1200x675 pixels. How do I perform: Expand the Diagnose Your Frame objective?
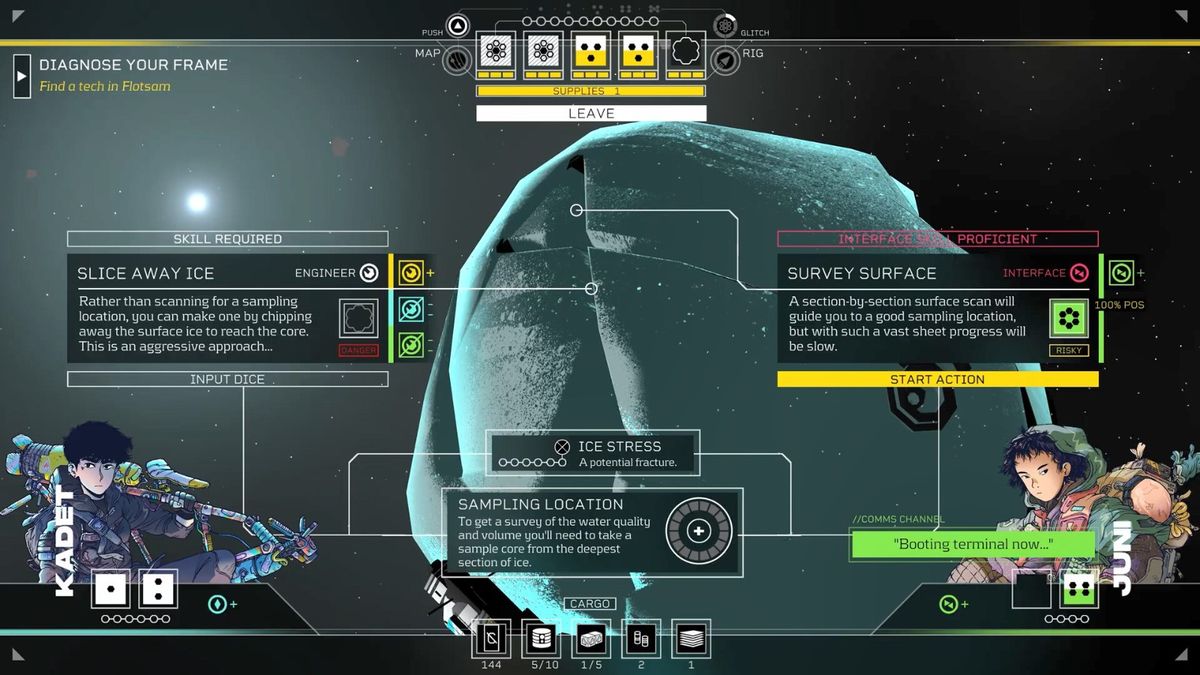click(22, 76)
